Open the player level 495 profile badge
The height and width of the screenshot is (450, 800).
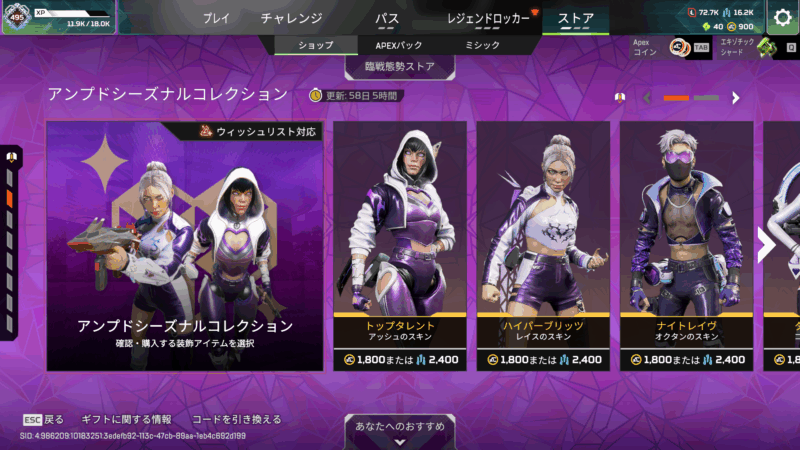pos(17,16)
